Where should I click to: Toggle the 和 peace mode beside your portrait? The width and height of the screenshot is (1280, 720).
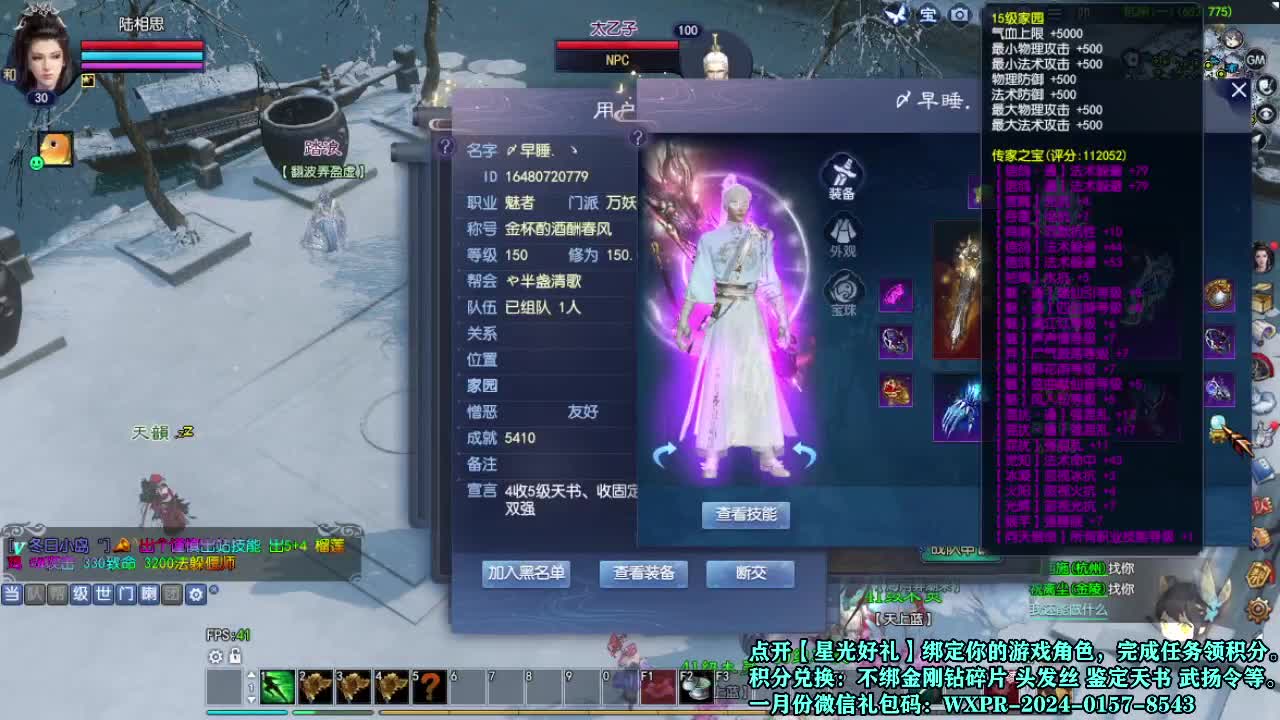pyautogui.click(x=9, y=73)
